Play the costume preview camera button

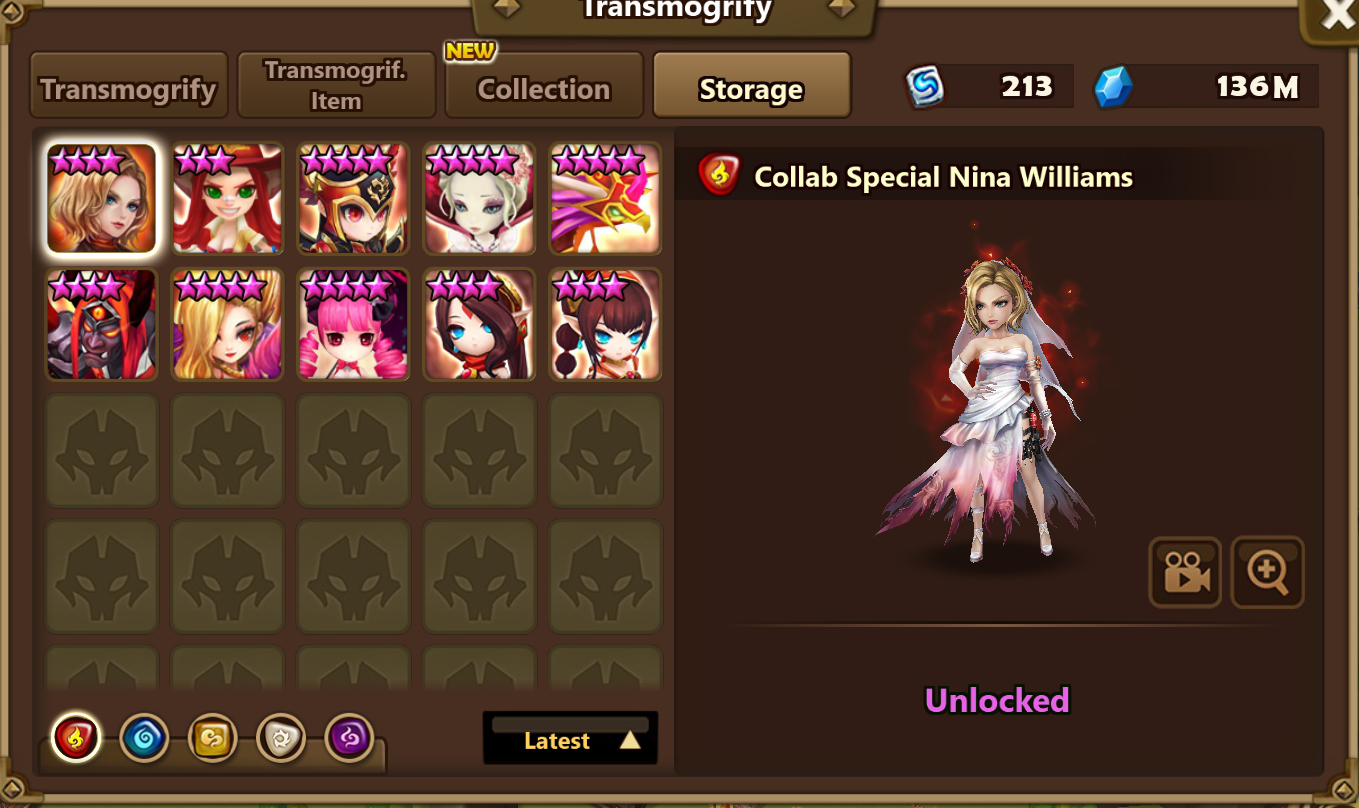coord(1185,573)
